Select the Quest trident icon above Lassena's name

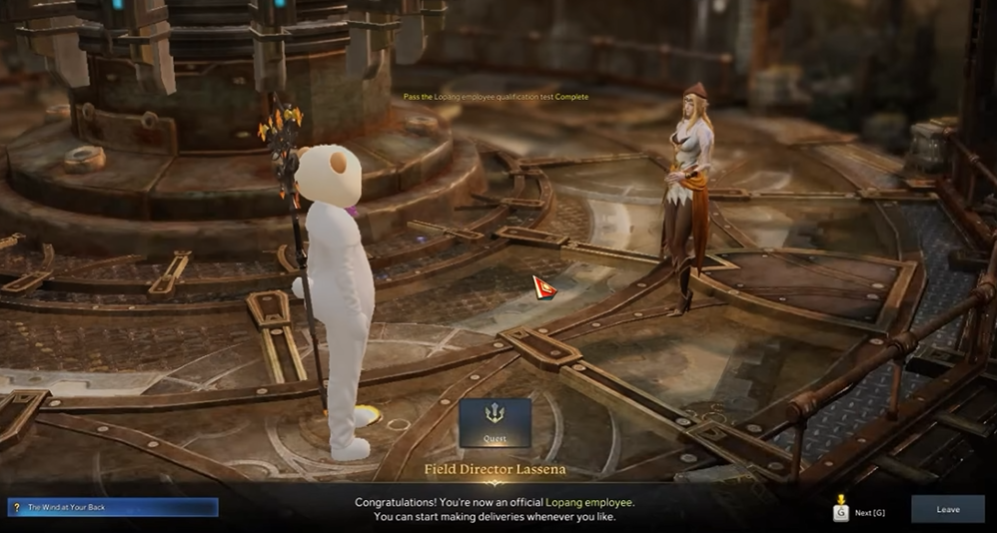pos(494,422)
